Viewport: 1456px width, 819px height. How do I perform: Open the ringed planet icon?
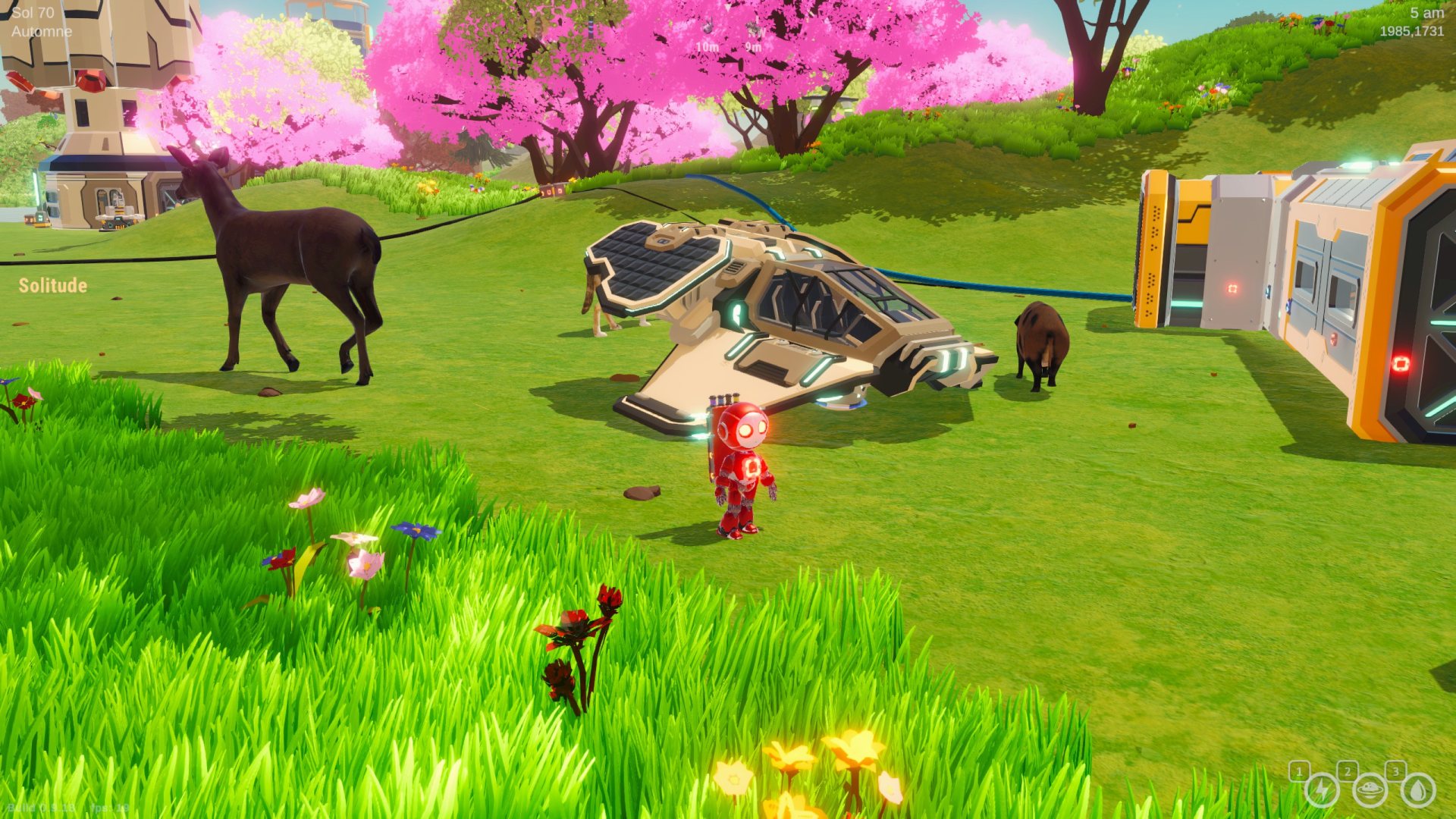coord(1370,791)
